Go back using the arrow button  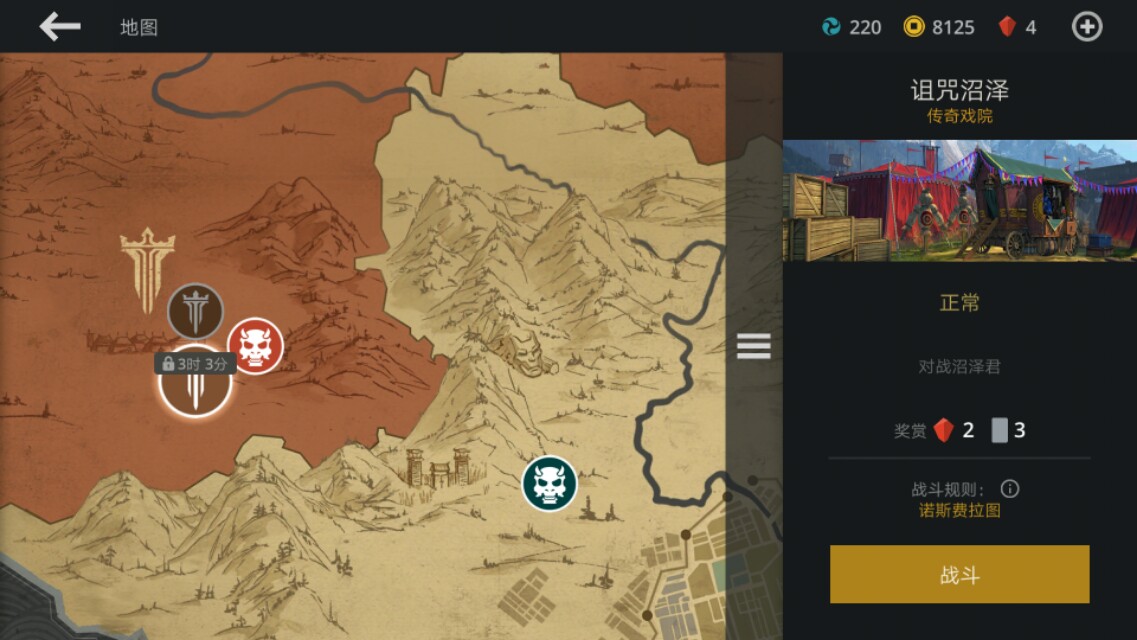click(59, 27)
